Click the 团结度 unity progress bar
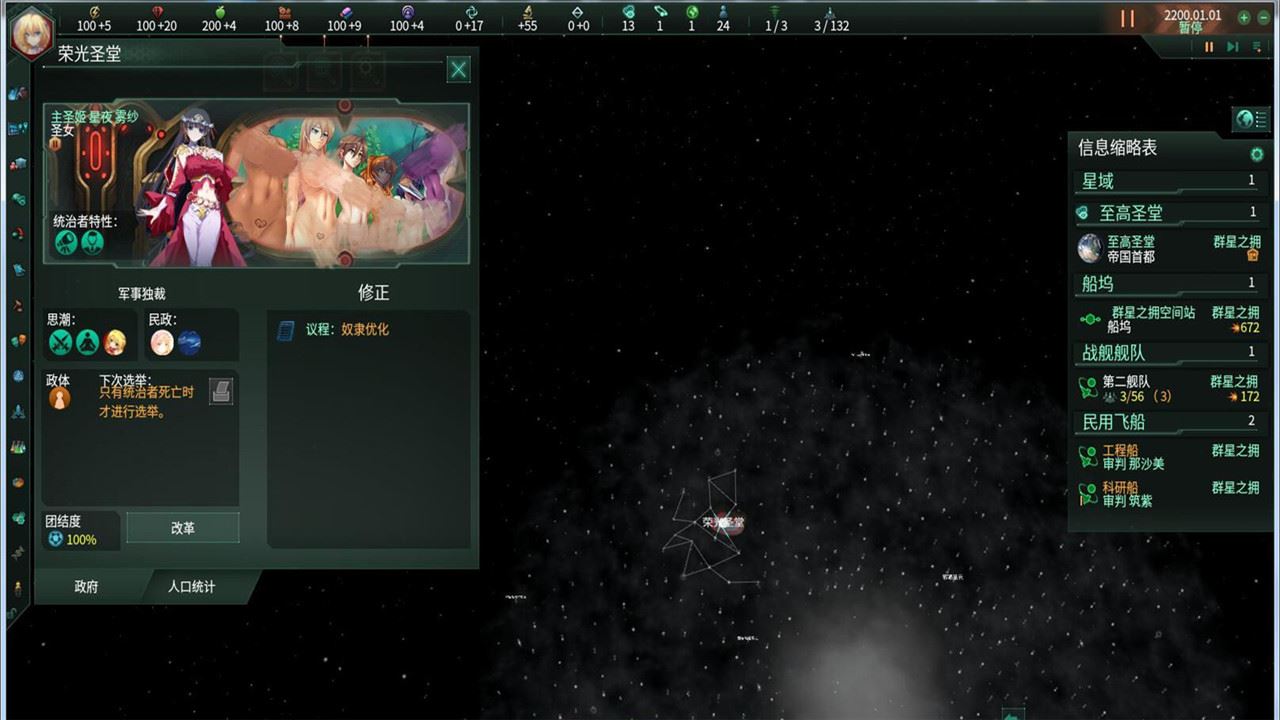This screenshot has width=1280, height=720. pyautogui.click(x=78, y=531)
